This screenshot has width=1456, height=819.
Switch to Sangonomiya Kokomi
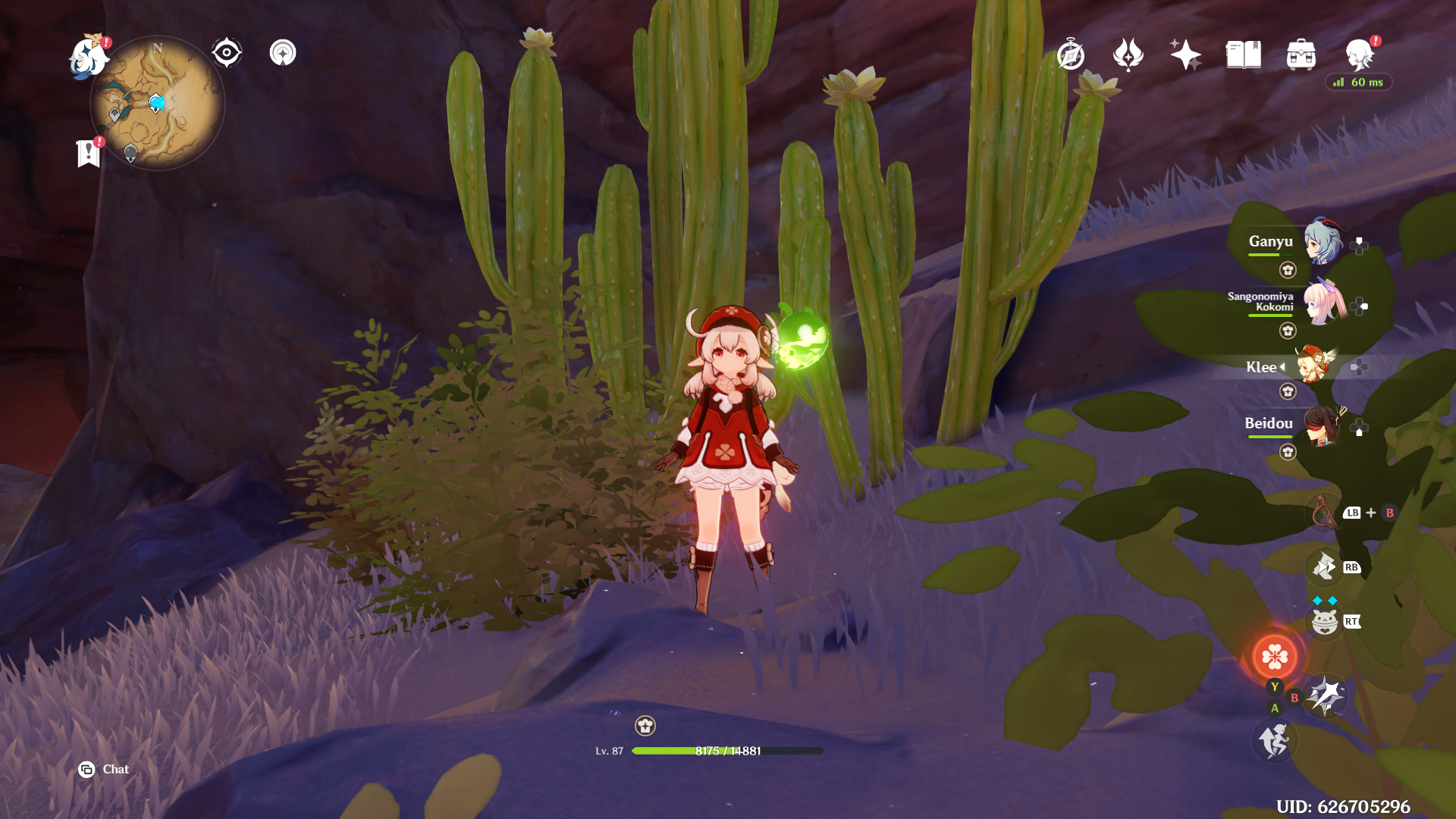tap(1323, 303)
